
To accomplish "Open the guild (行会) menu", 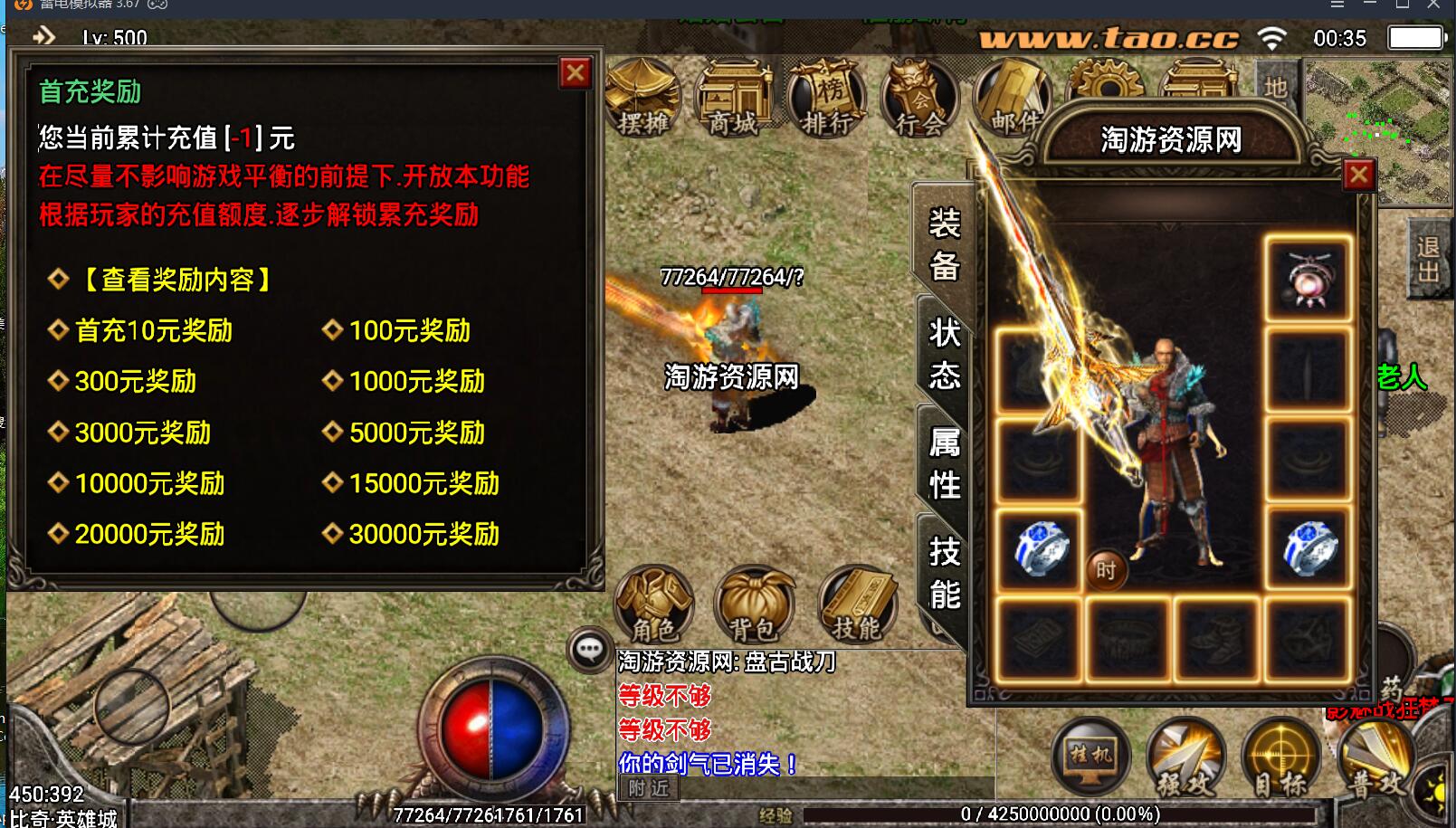I will [918, 98].
